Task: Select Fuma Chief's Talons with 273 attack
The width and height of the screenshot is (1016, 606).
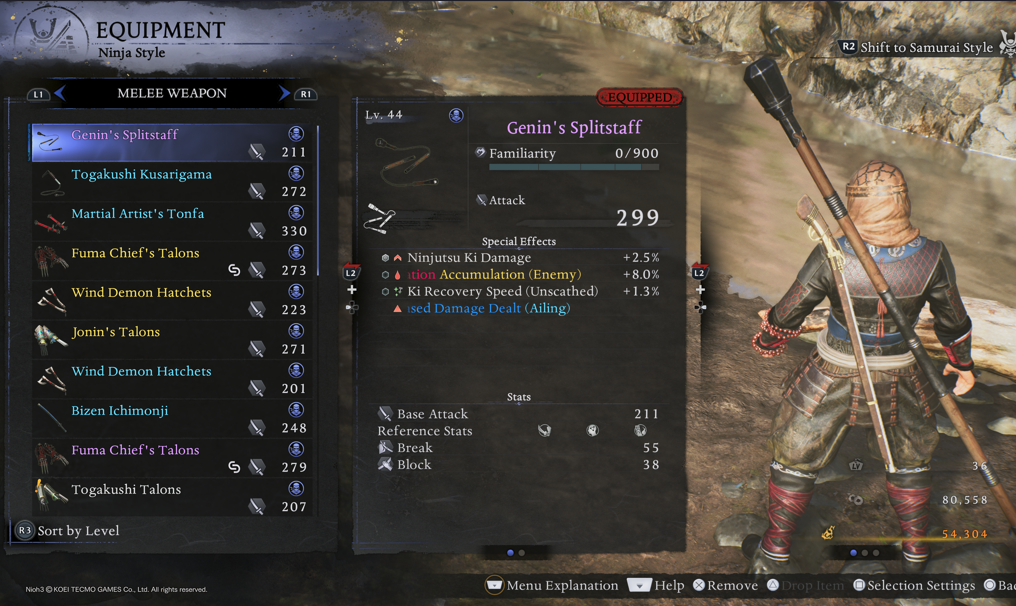Action: click(x=172, y=261)
